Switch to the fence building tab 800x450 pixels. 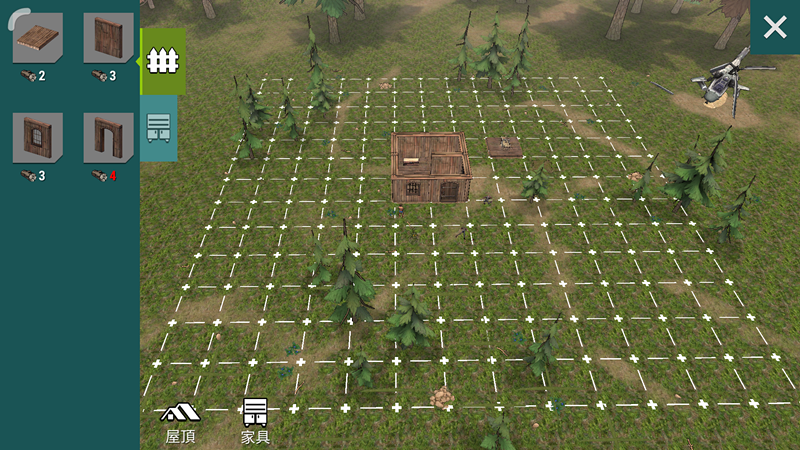pos(158,61)
